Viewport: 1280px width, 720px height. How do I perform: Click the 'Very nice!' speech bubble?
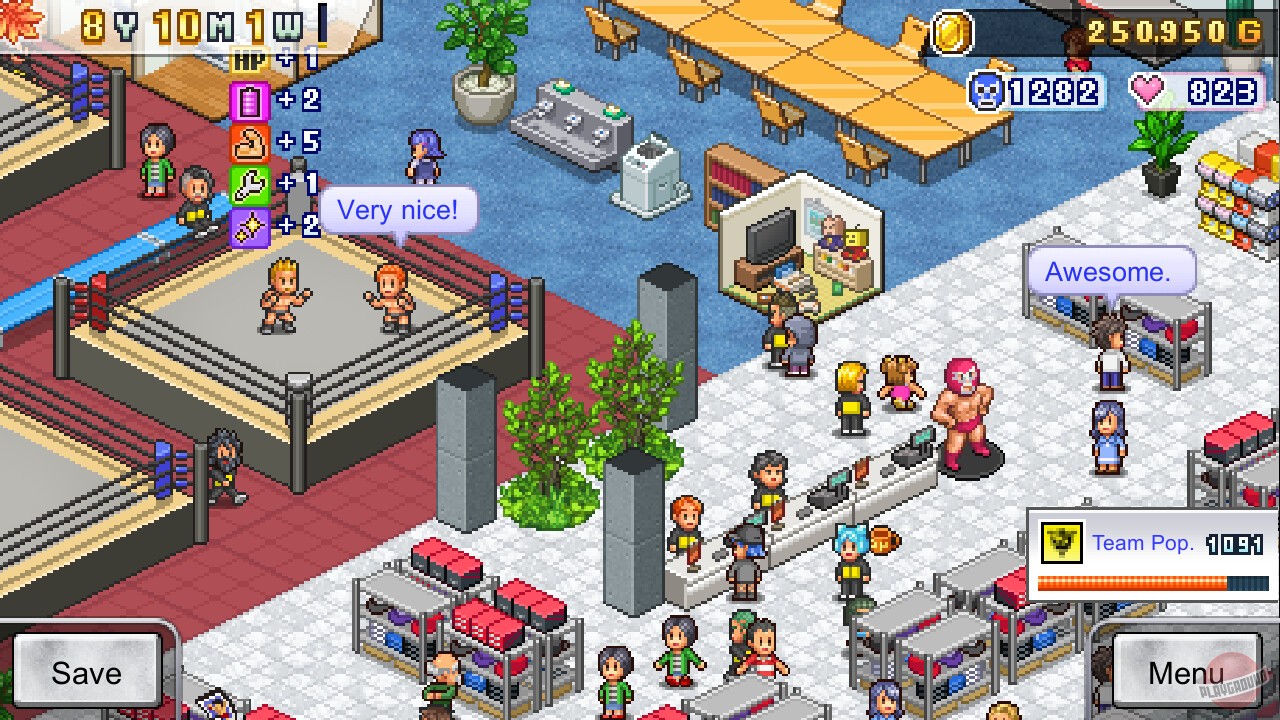[x=400, y=209]
